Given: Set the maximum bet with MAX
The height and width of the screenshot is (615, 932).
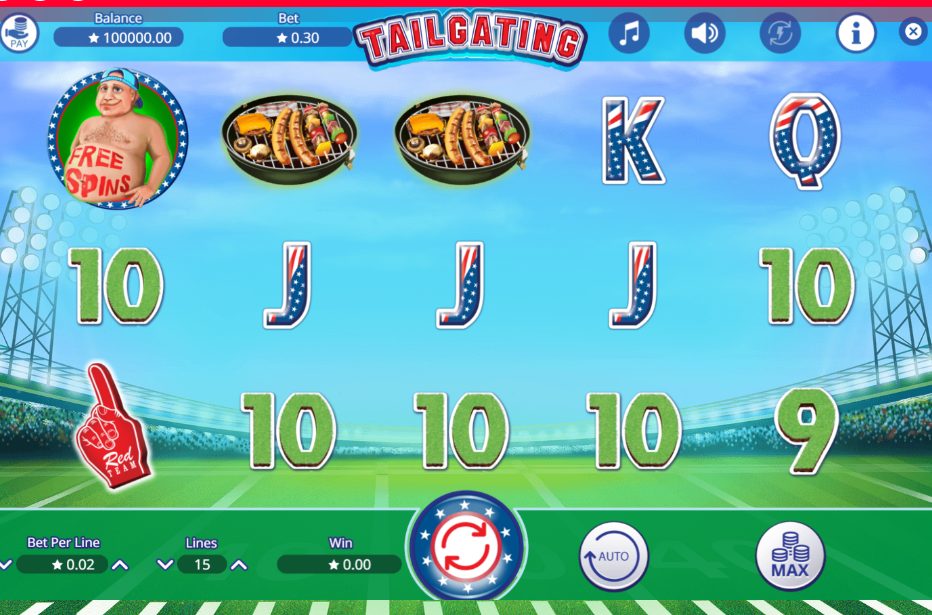Looking at the screenshot, I should click(790, 556).
